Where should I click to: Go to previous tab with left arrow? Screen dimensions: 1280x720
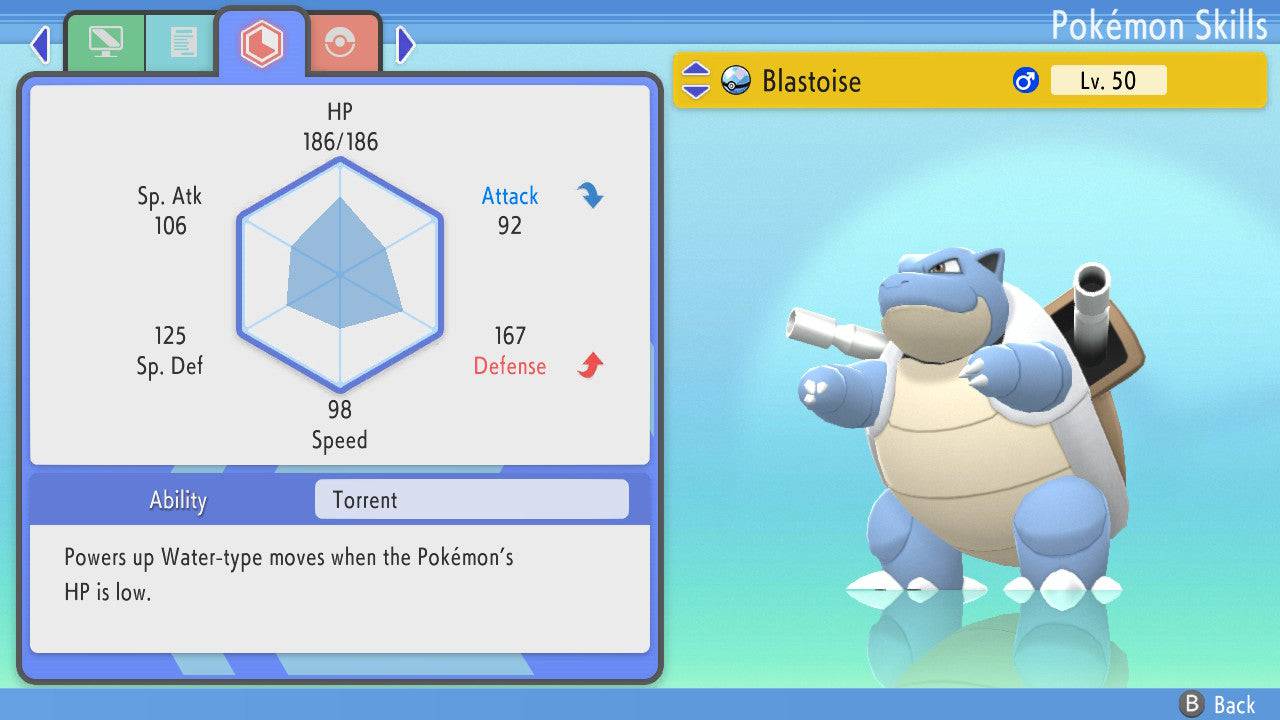tap(40, 44)
